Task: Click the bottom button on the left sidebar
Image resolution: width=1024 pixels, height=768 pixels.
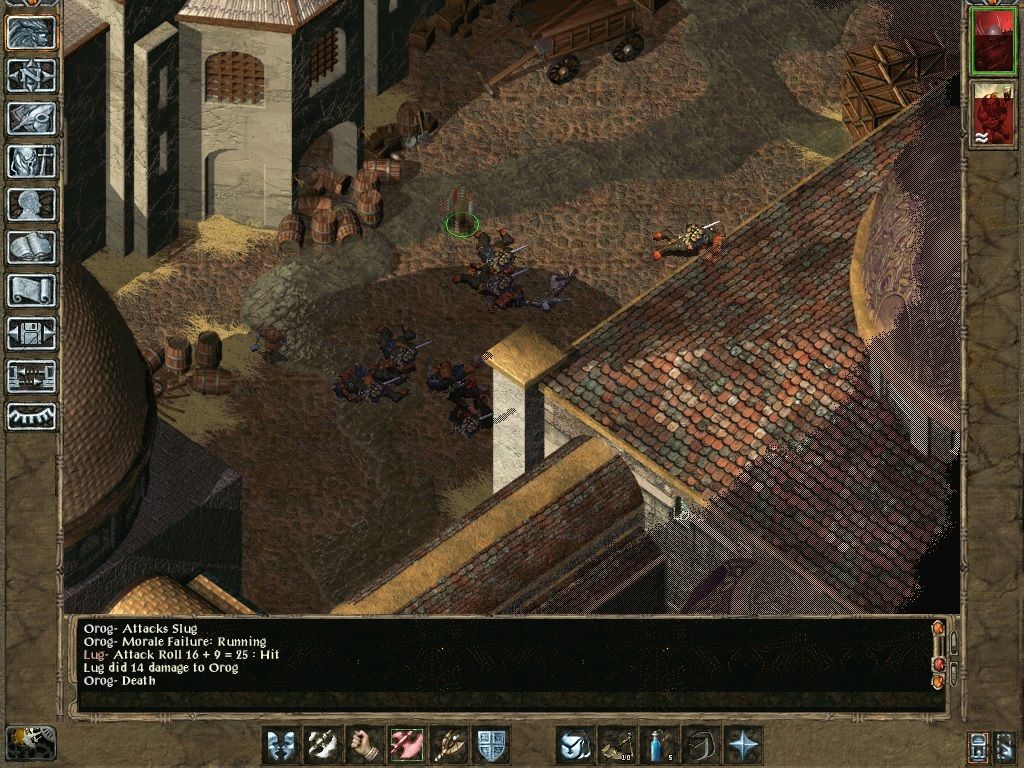Action: click(31, 416)
